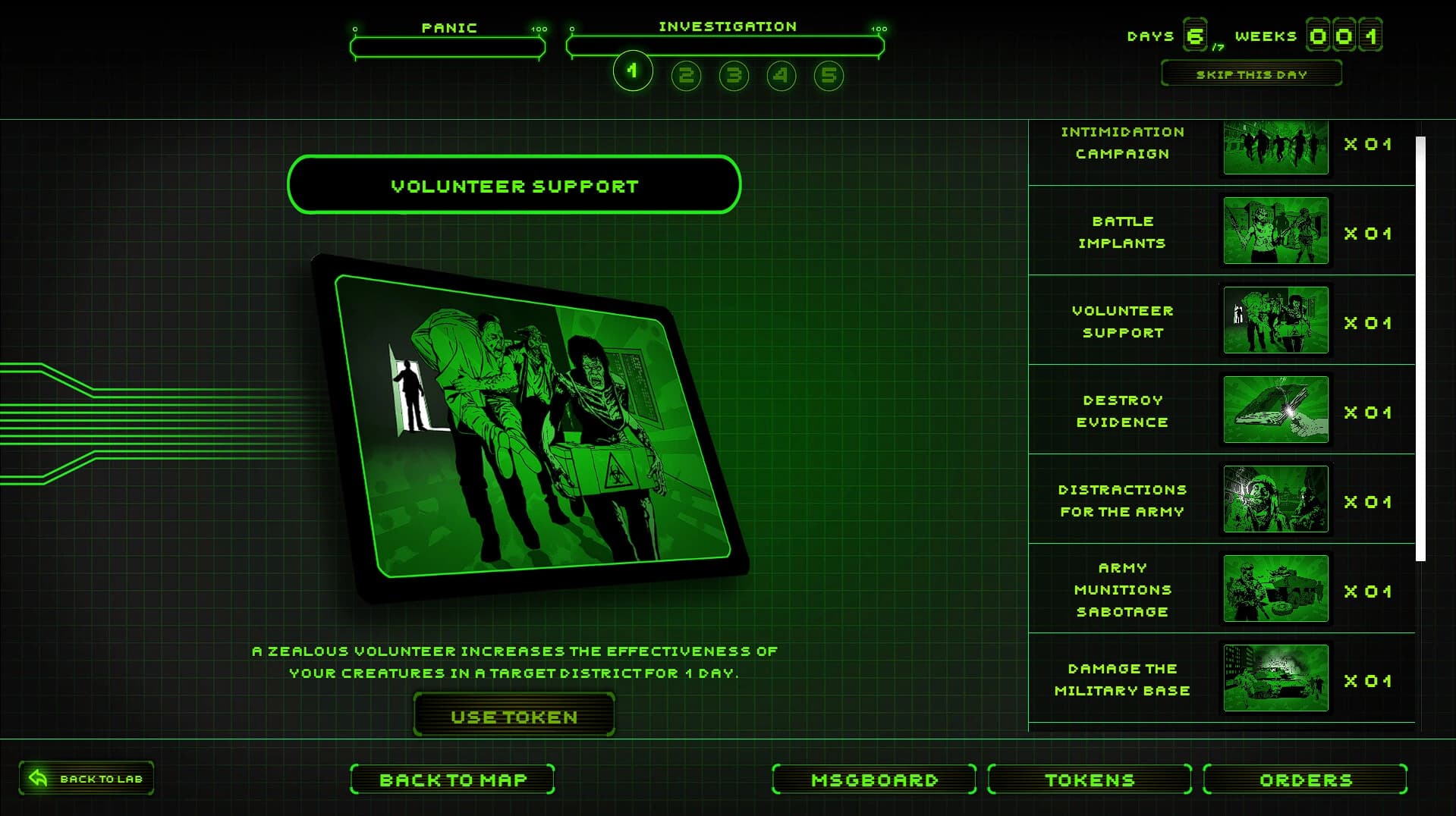1456x816 pixels.
Task: Return with the Back to Map button
Action: (x=452, y=779)
